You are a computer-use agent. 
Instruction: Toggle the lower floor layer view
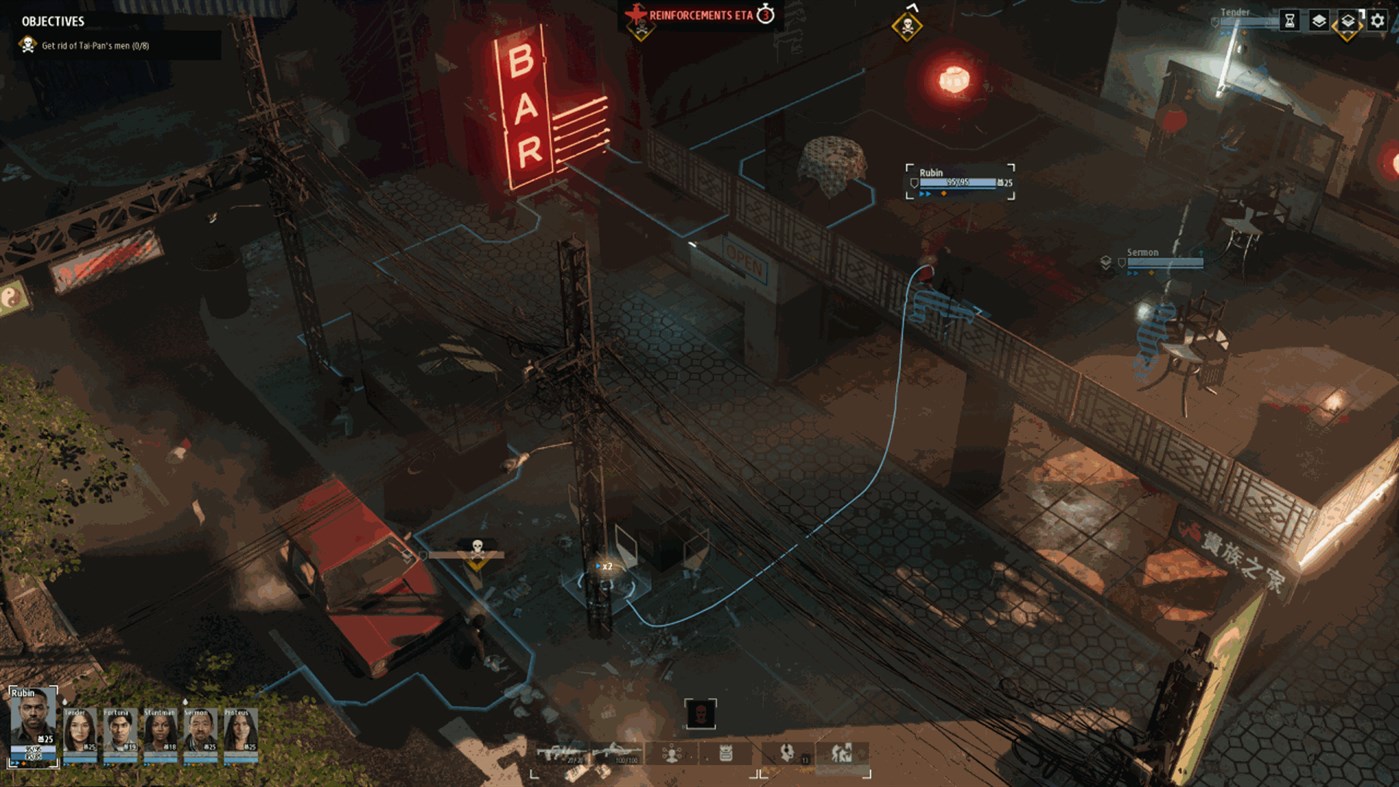[x=1319, y=20]
